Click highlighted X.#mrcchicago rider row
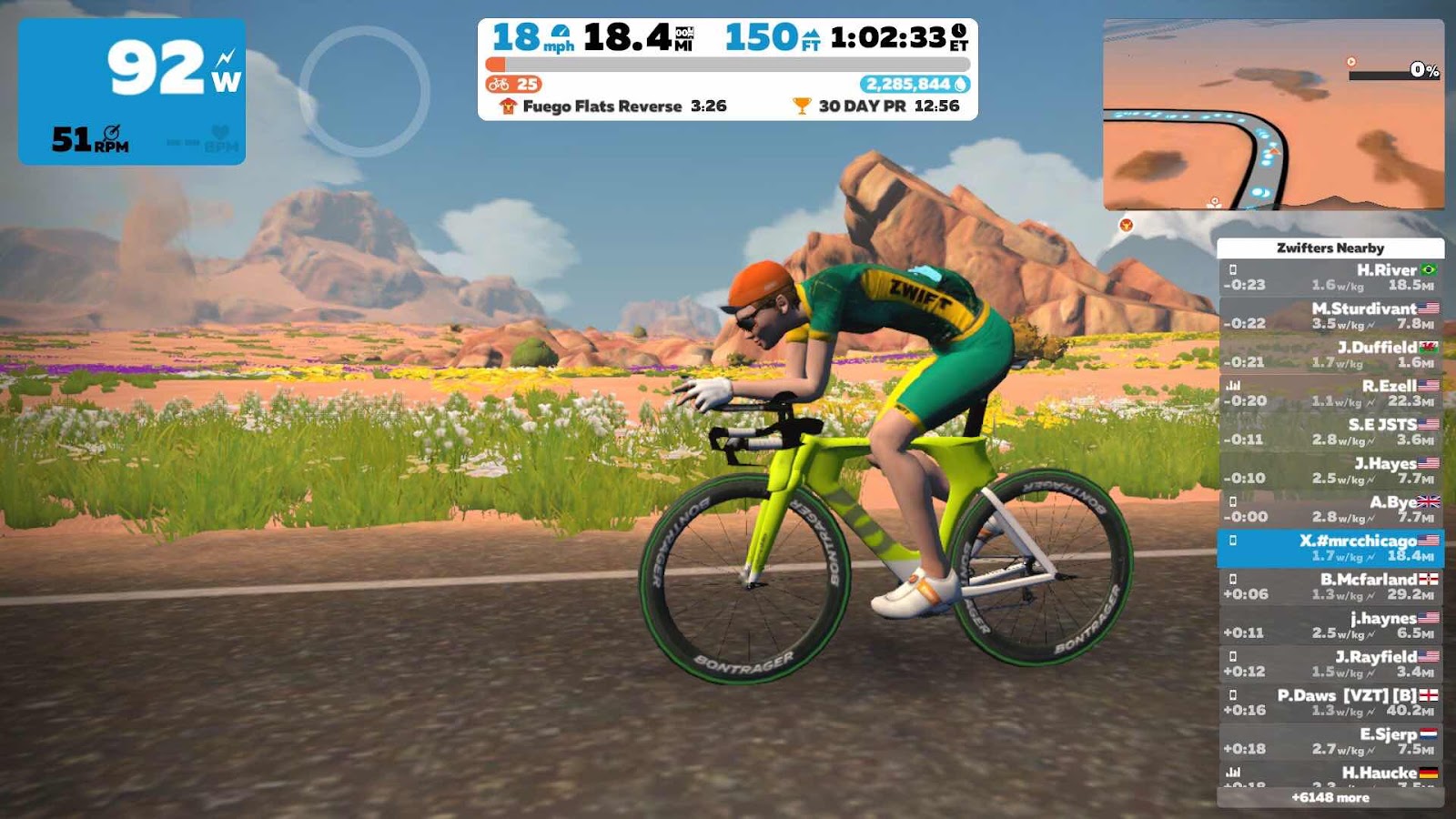The height and width of the screenshot is (819, 1456). pyautogui.click(x=1330, y=548)
